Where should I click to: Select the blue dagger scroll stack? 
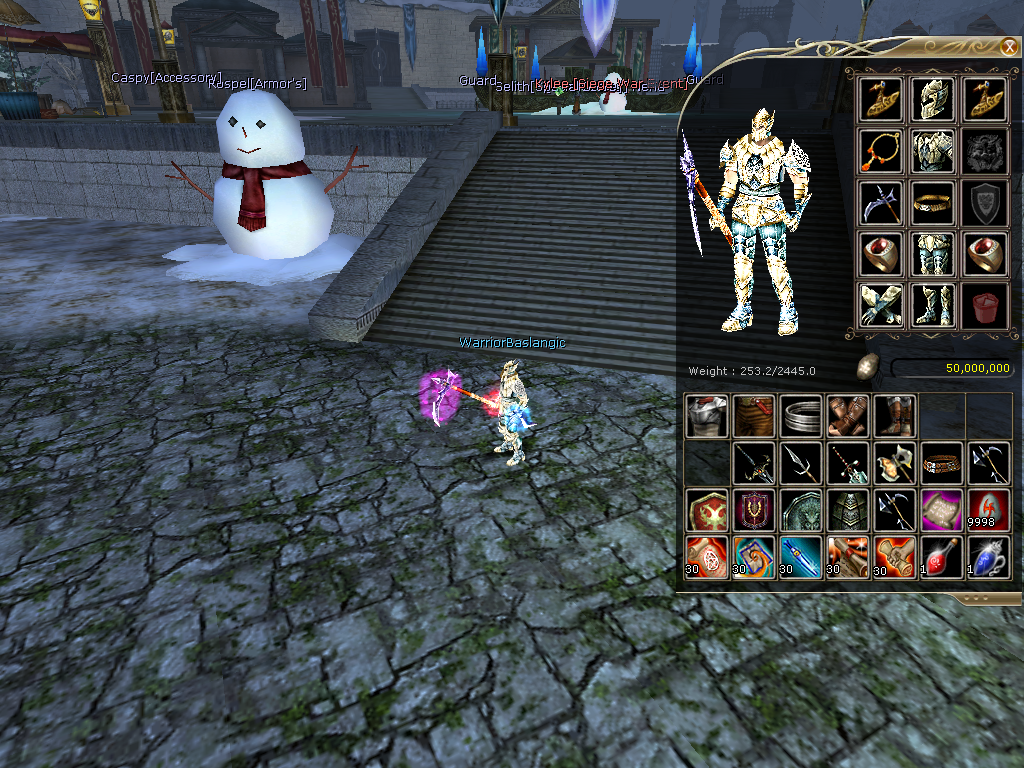(x=801, y=557)
